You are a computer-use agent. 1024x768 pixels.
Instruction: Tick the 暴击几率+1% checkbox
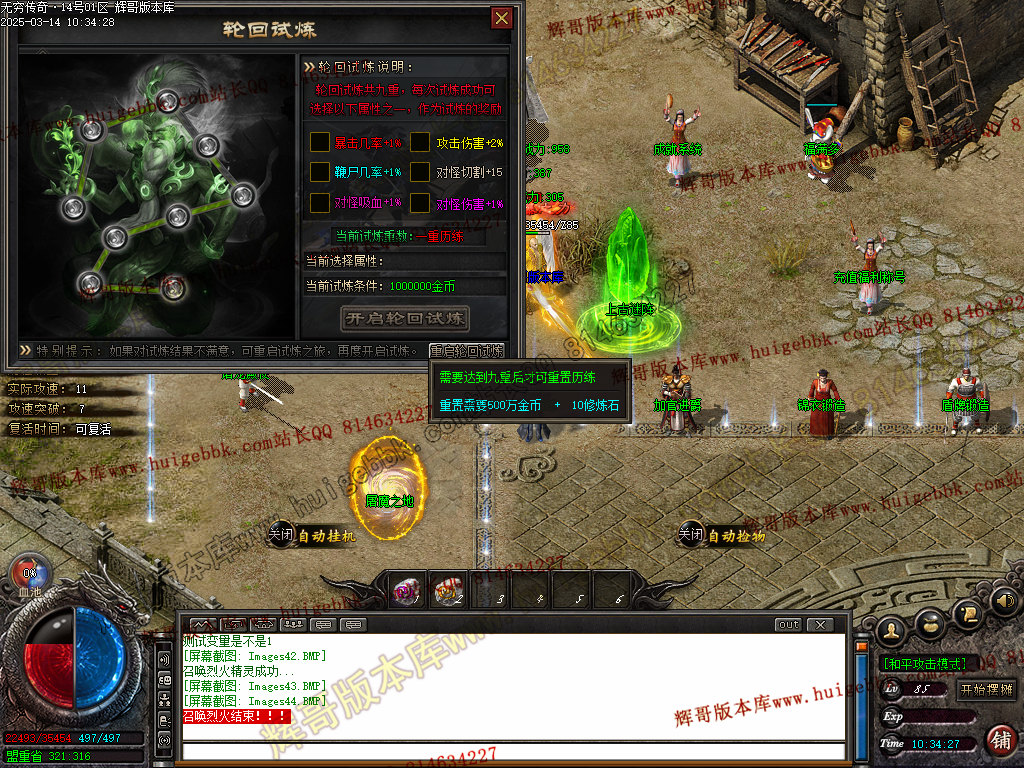pyautogui.click(x=320, y=142)
